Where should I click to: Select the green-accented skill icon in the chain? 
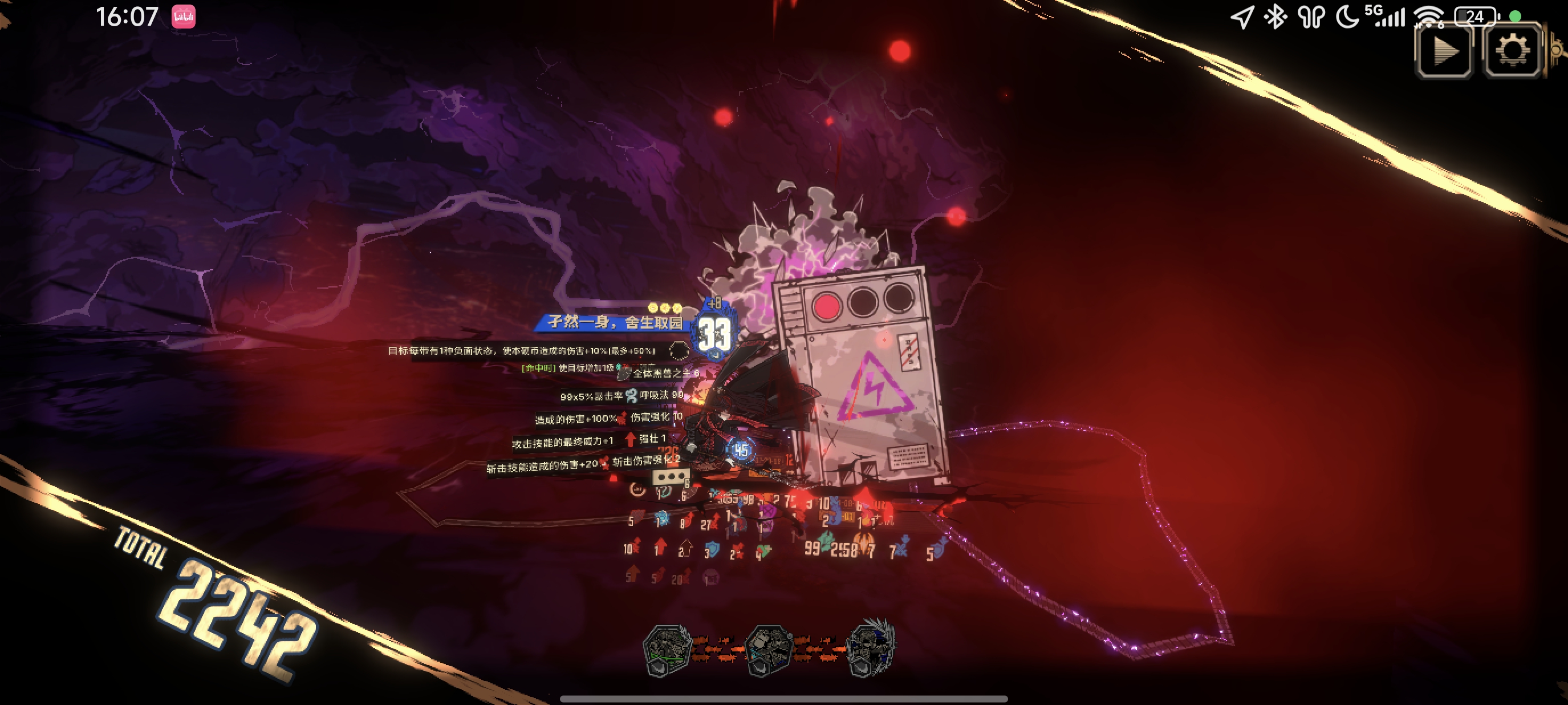pyautogui.click(x=667, y=650)
